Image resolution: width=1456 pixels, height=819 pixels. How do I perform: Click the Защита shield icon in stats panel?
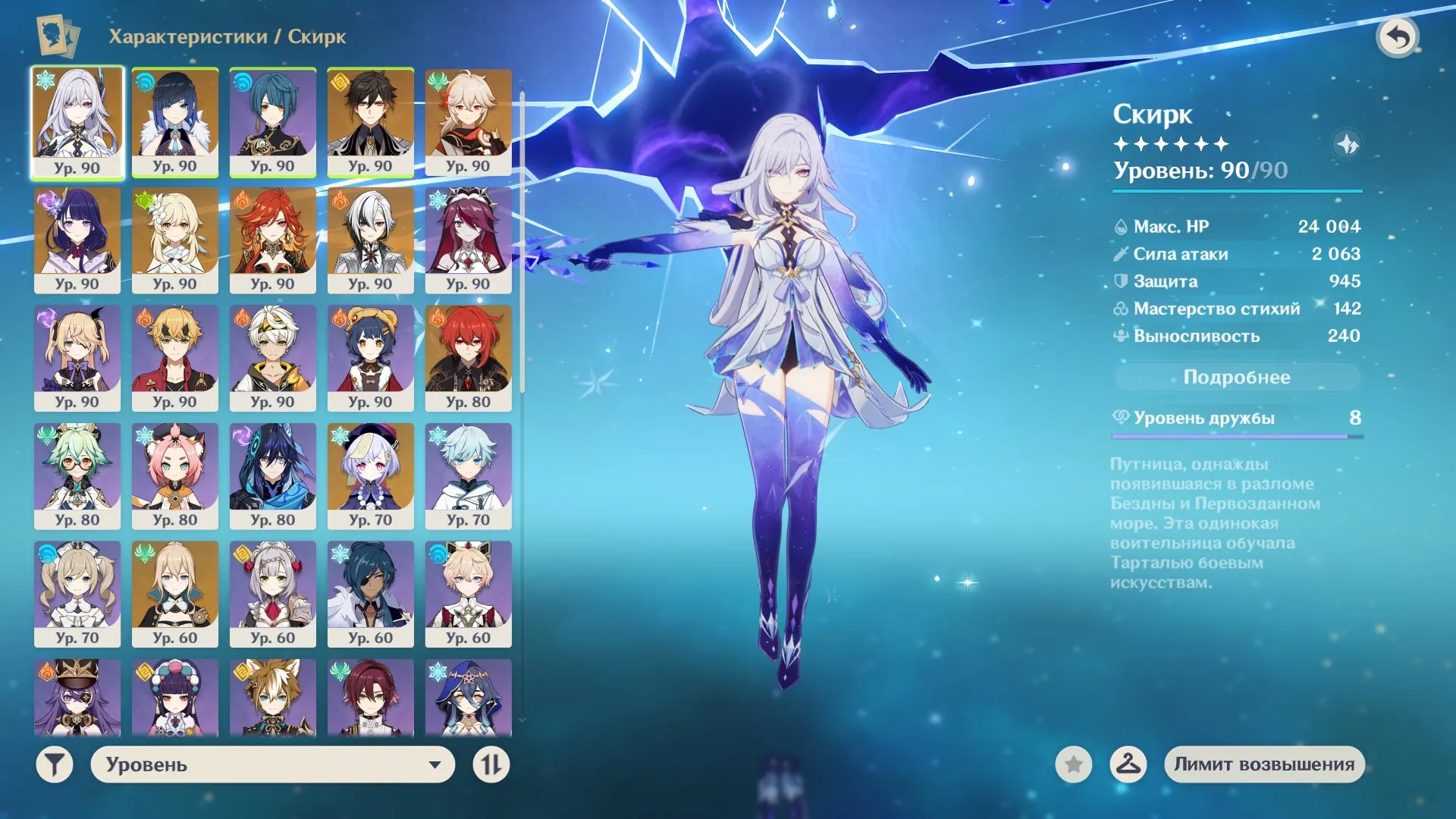point(1120,281)
